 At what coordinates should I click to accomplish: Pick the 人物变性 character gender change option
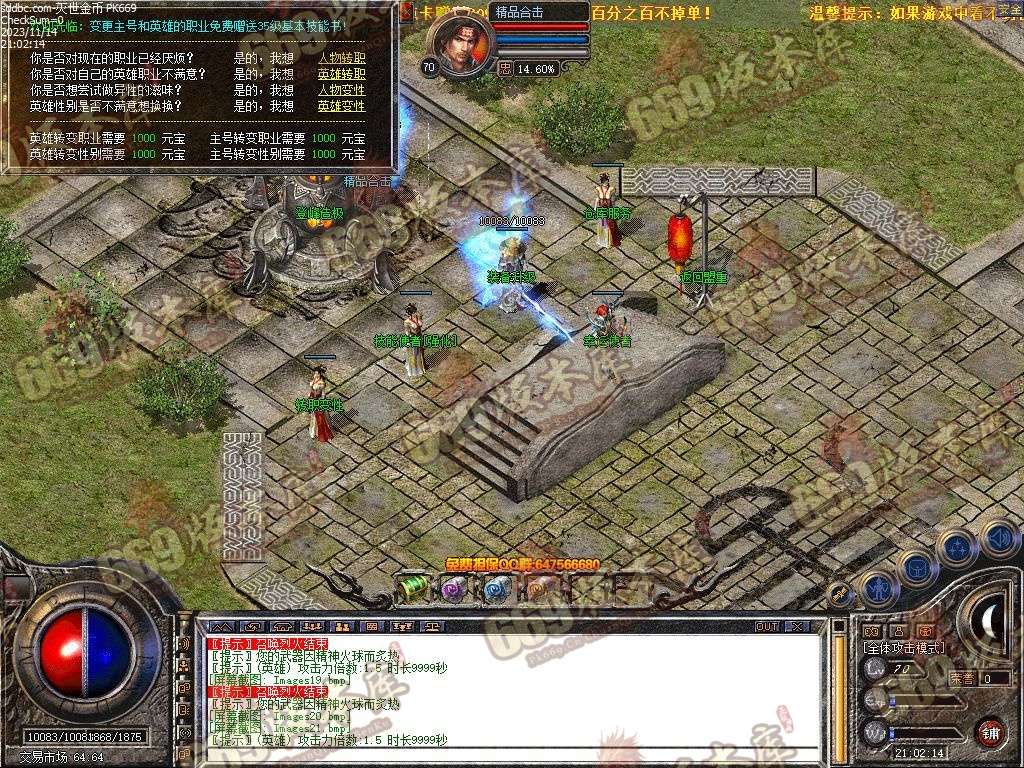tap(341, 90)
